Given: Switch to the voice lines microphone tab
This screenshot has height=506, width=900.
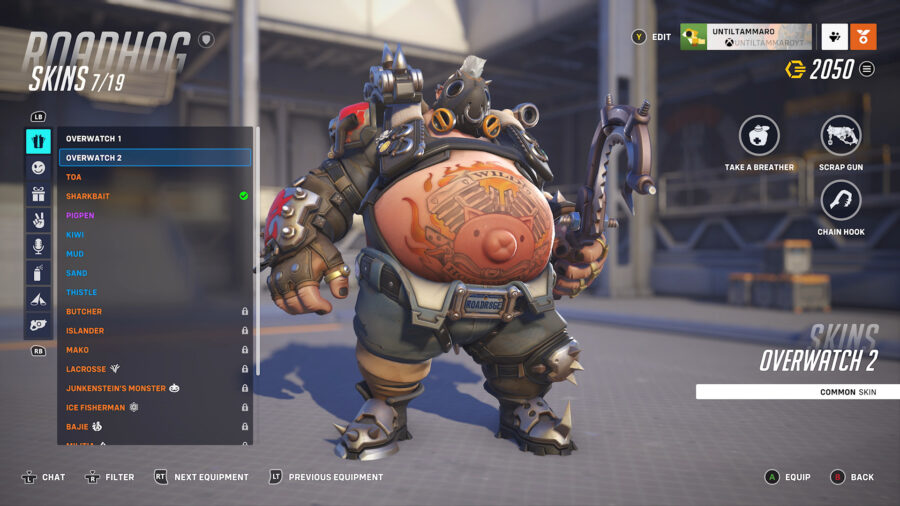Looking at the screenshot, I should [x=38, y=246].
